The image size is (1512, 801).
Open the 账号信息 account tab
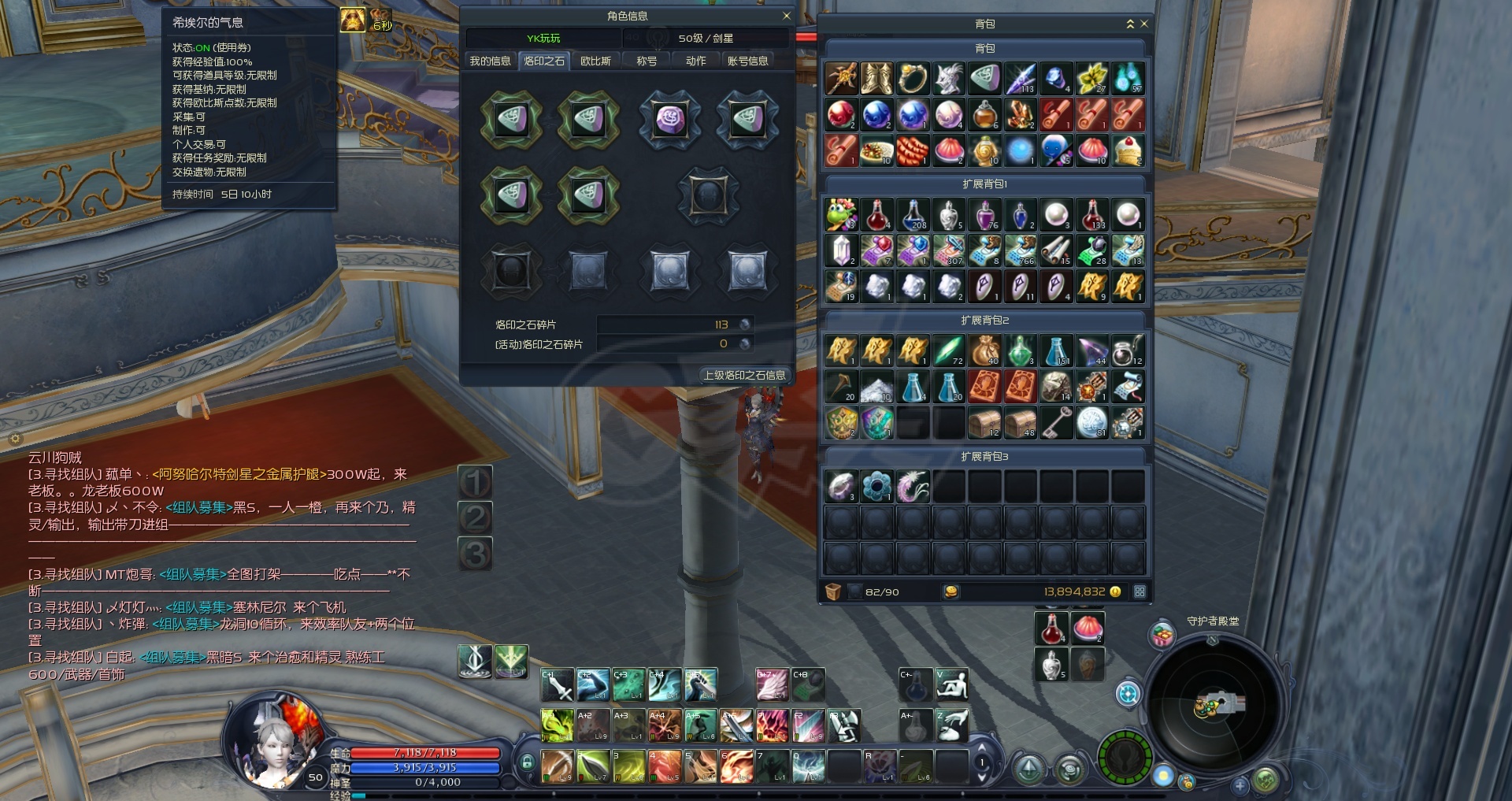tap(747, 61)
